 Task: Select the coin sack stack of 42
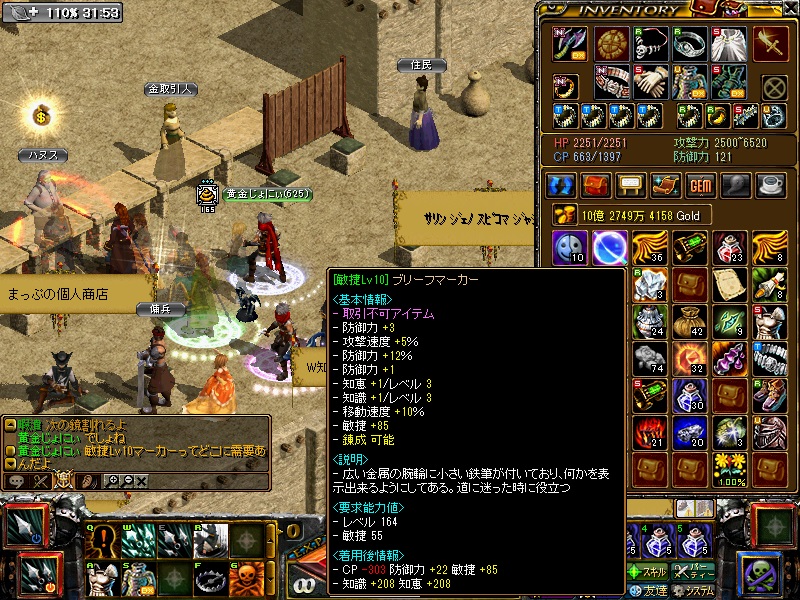[688, 321]
